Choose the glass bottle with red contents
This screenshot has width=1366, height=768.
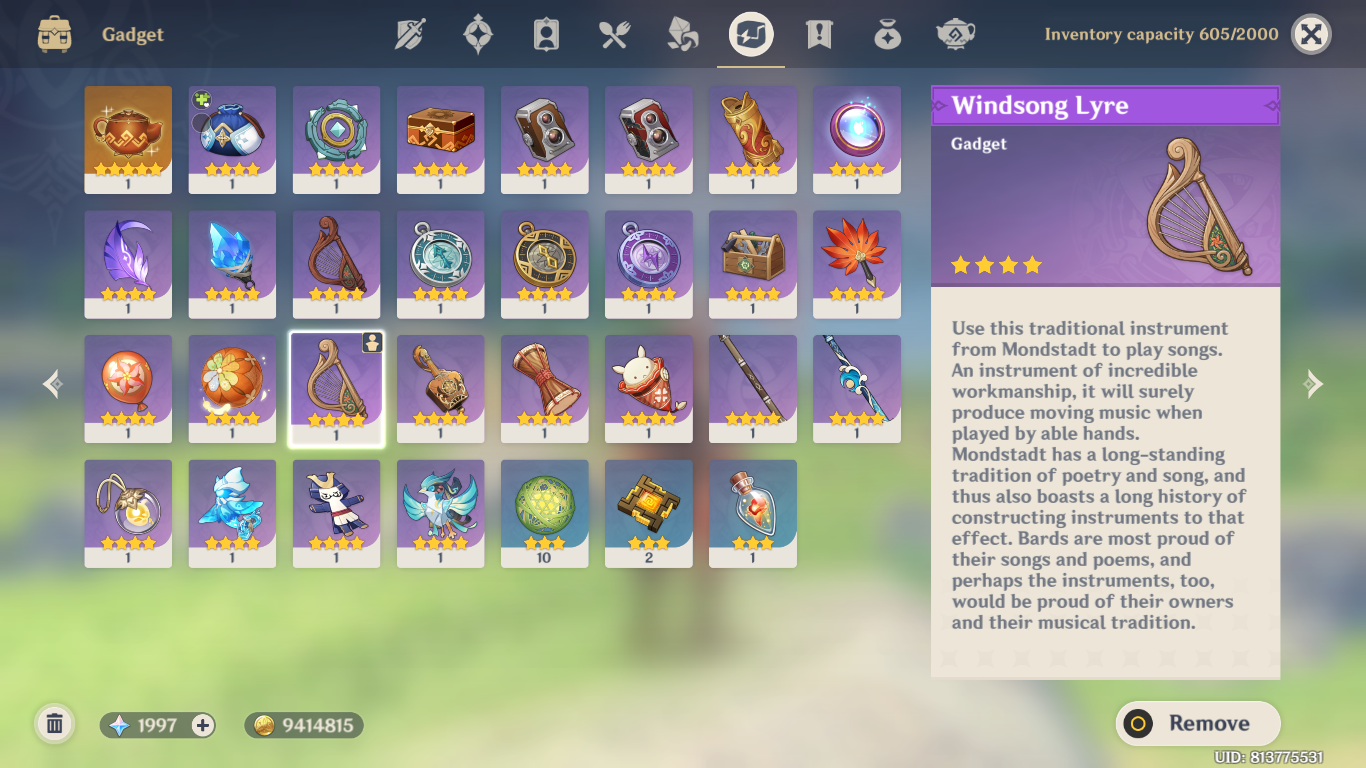coord(752,513)
